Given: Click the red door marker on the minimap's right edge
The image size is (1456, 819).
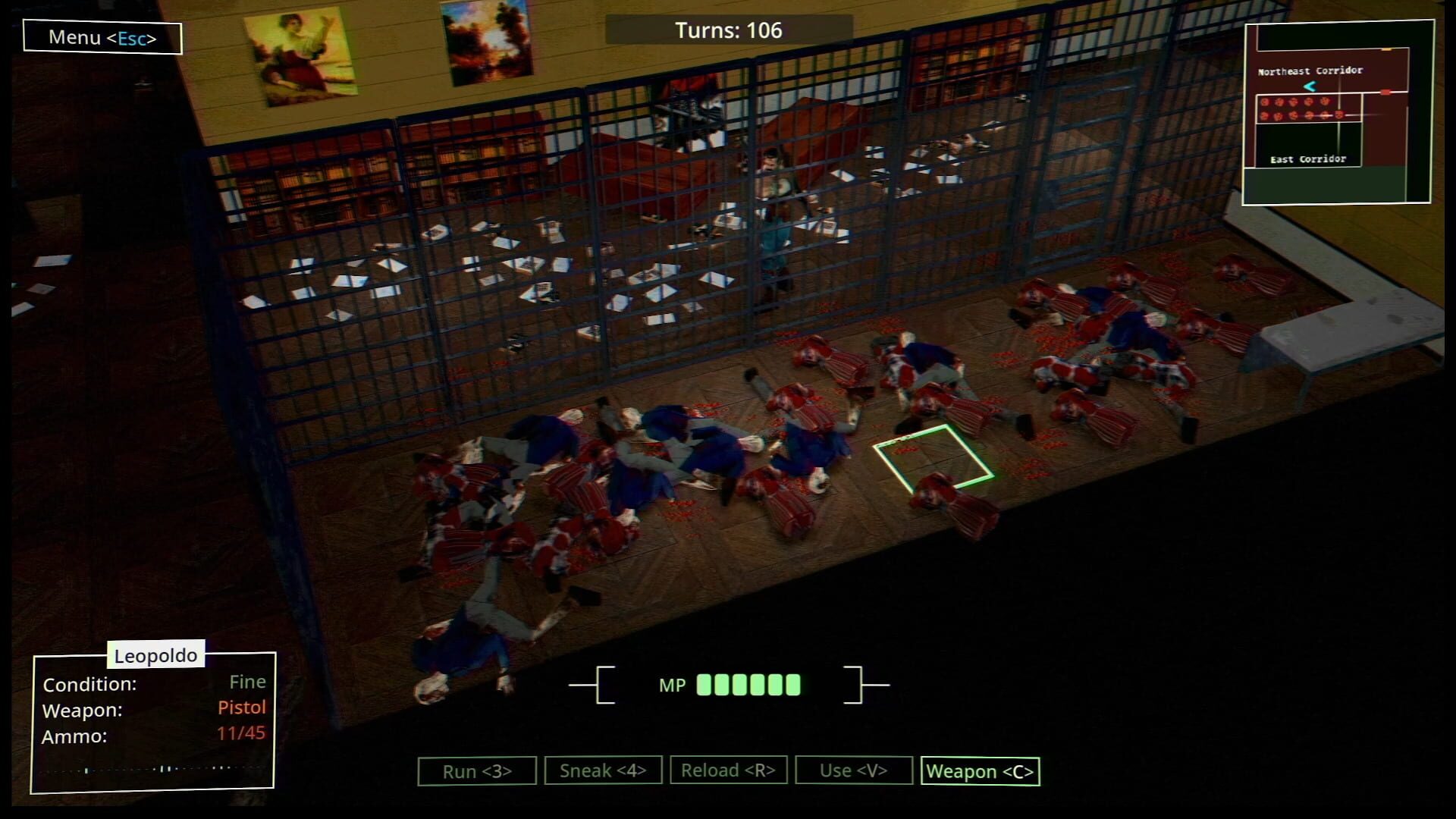Looking at the screenshot, I should [x=1386, y=92].
